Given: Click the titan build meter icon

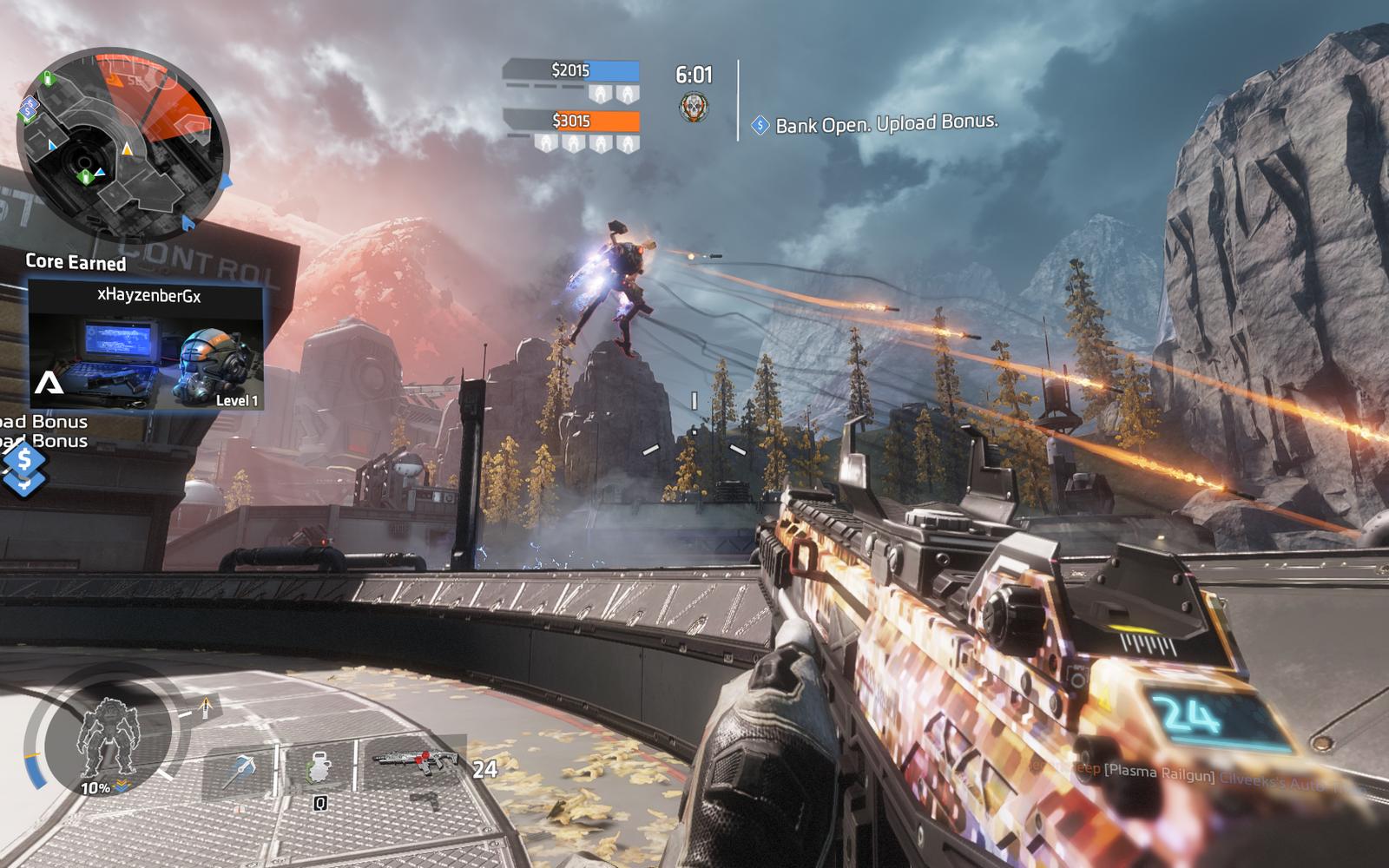Looking at the screenshot, I should point(106,737).
